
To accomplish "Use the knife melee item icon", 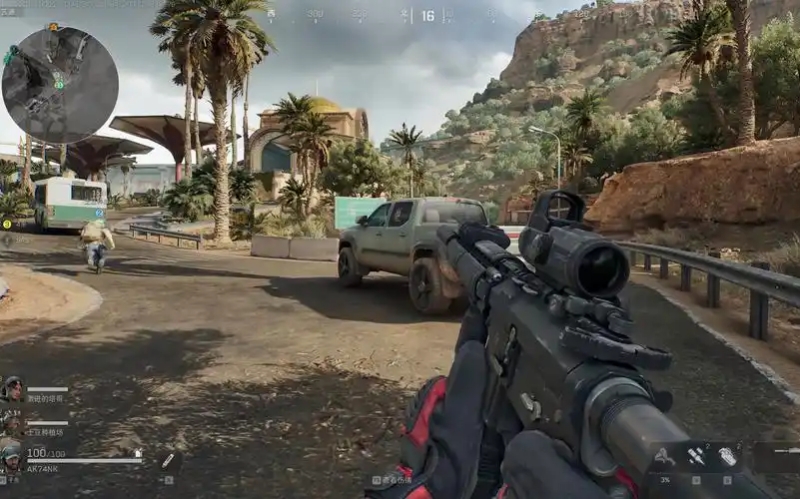I will click(x=167, y=461).
